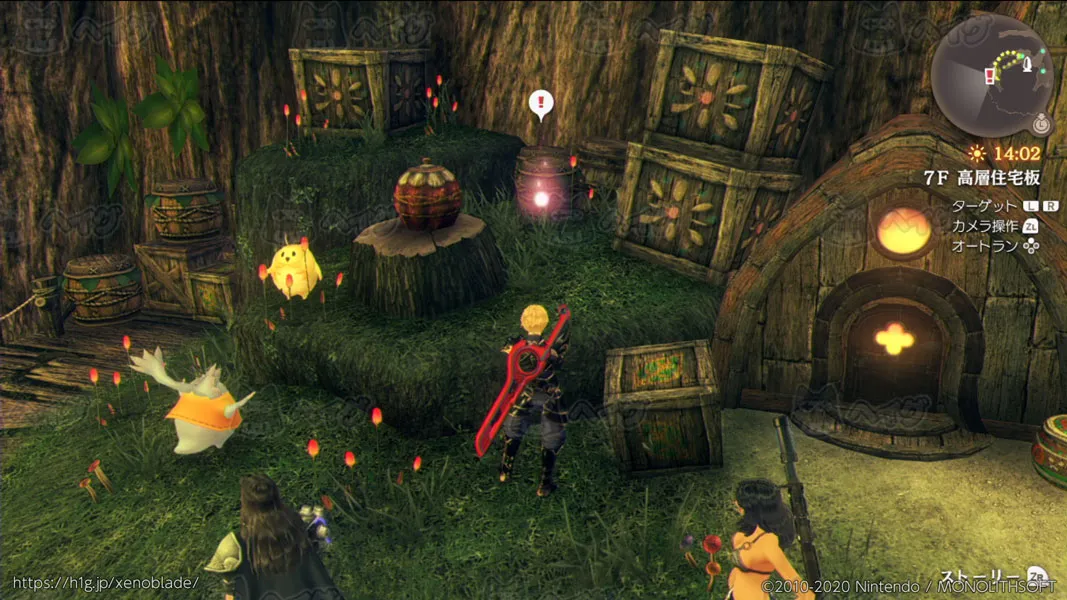The width and height of the screenshot is (1067, 600).
Task: Select the exclamation quest marker above the barrel
Action: (x=541, y=102)
